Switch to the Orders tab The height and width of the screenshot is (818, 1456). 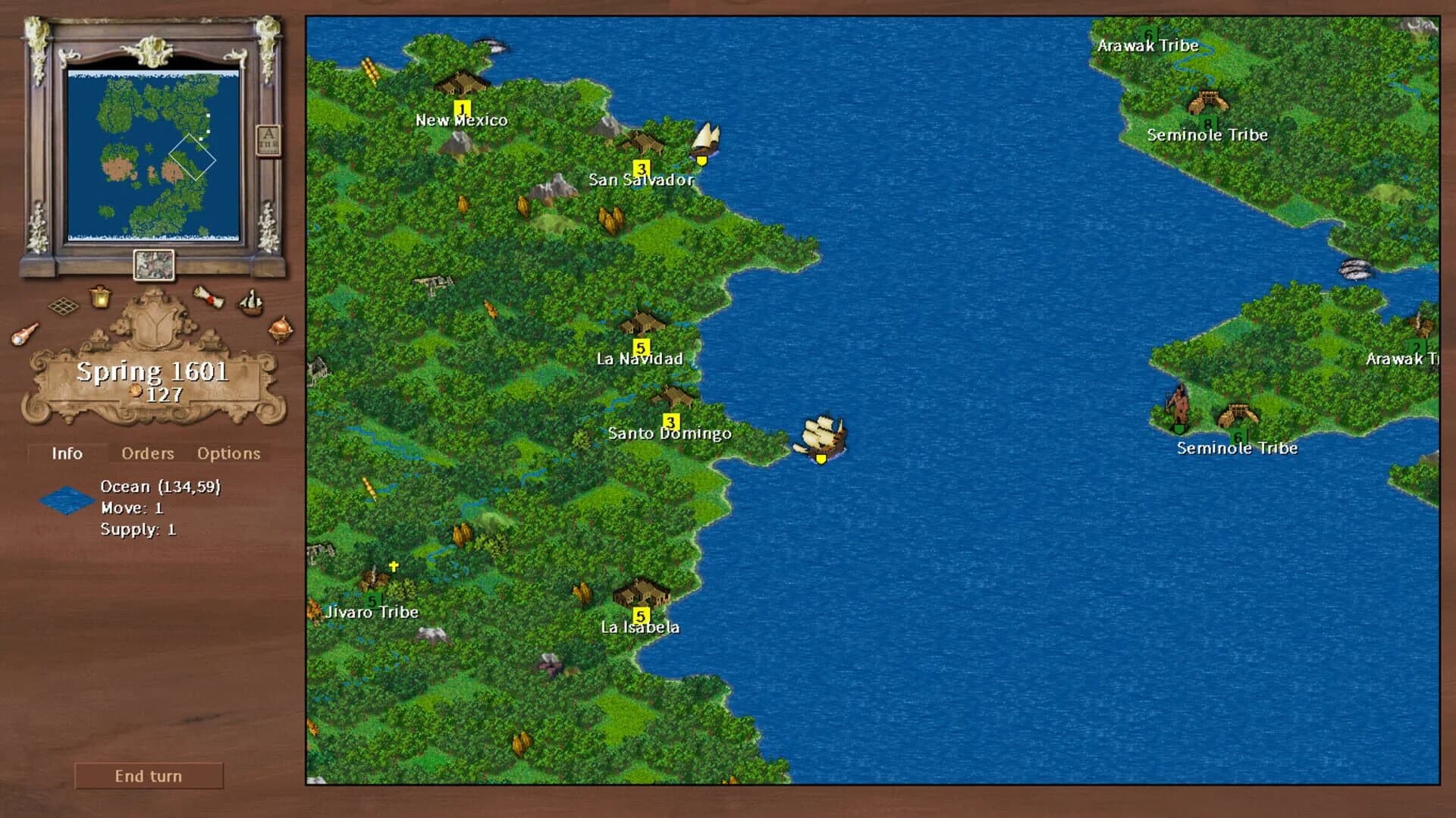pos(147,453)
